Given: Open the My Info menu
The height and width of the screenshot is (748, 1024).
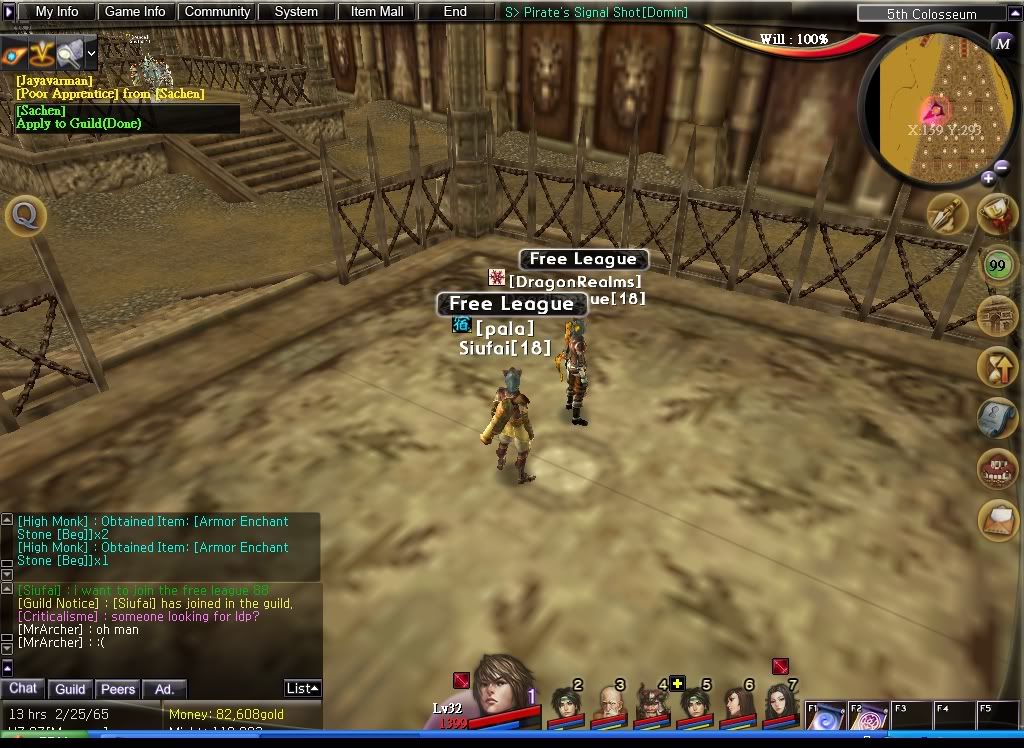Looking at the screenshot, I should click(x=57, y=12).
